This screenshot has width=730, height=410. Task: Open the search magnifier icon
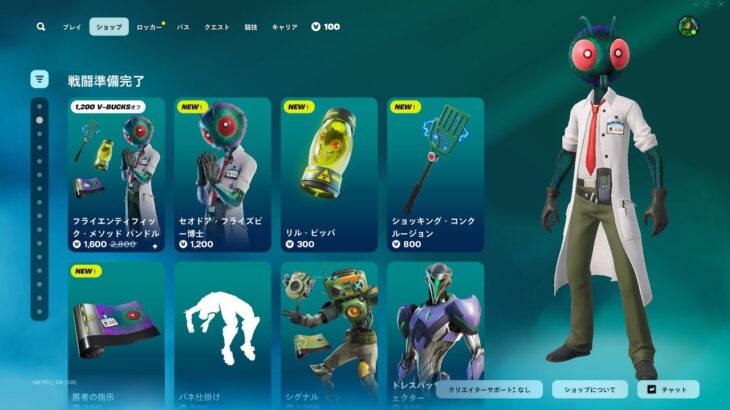41,27
